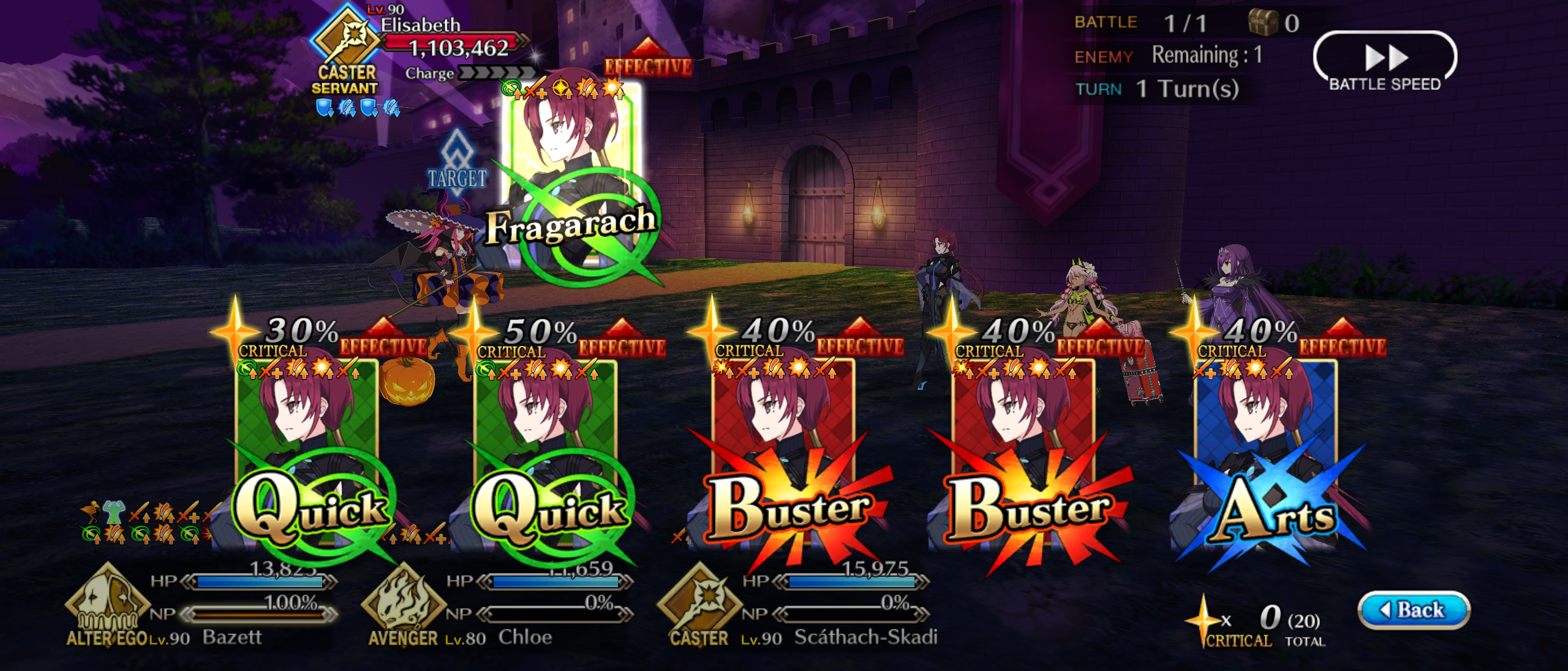Toggle the Battle Speed button
The image size is (1568, 671).
[1384, 64]
